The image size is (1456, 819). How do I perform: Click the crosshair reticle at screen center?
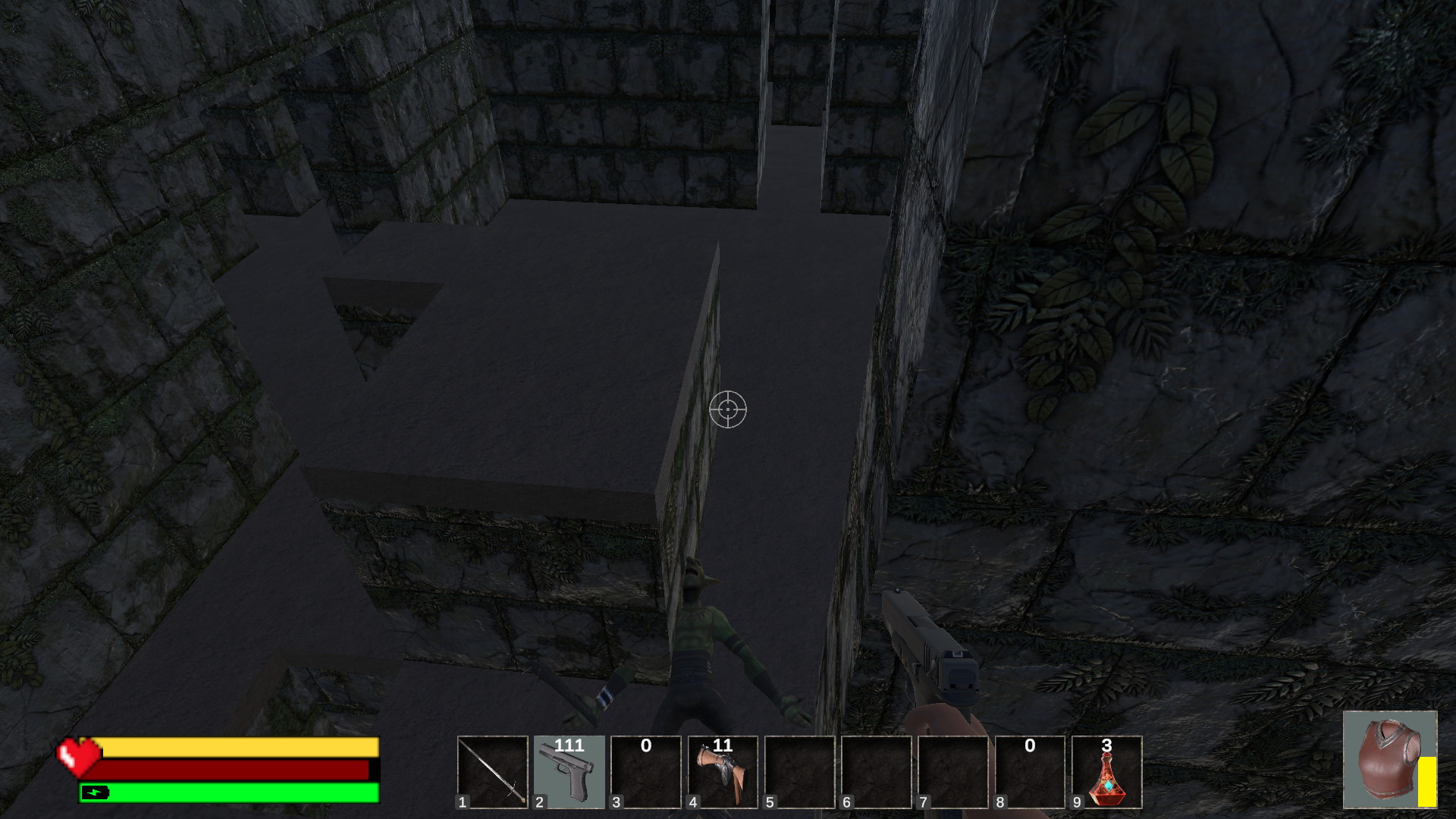(x=728, y=409)
